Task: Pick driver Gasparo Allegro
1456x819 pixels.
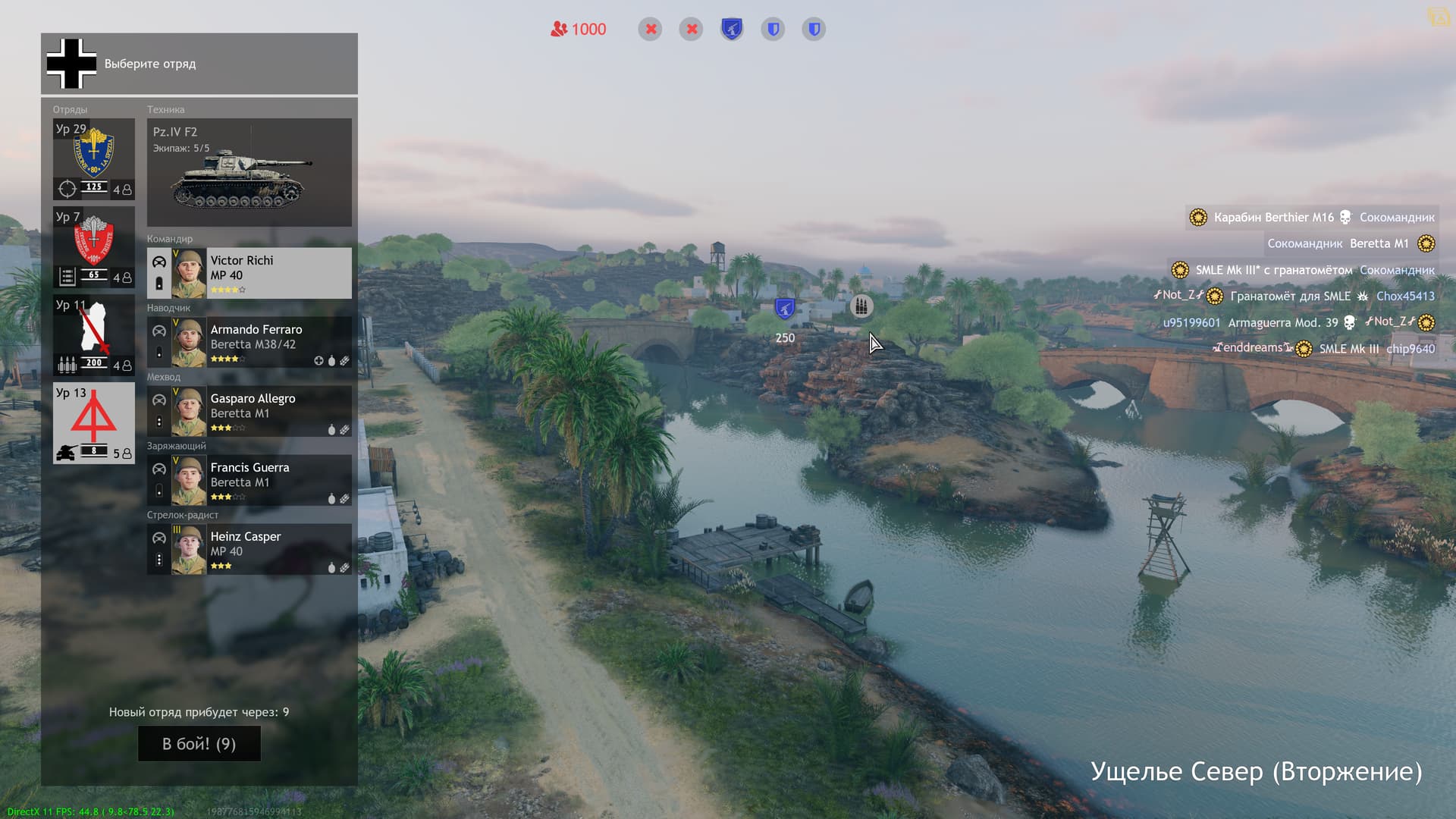Action: 249,412
